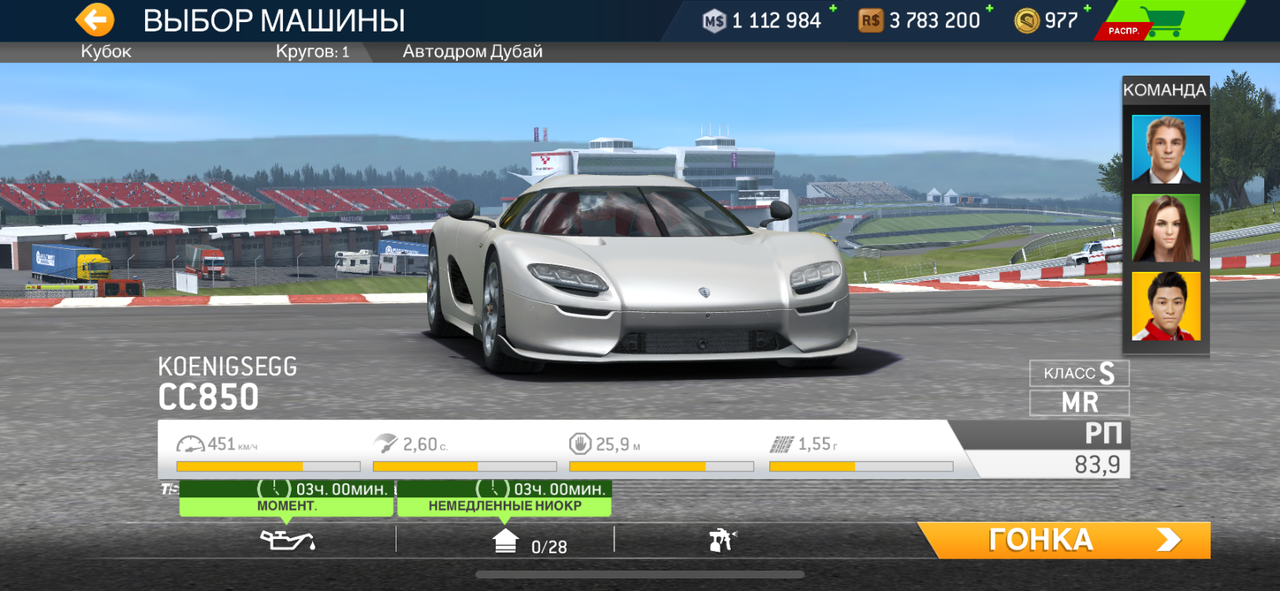The image size is (1280, 591).
Task: Choose the team member in red suit
Action: (x=1166, y=306)
